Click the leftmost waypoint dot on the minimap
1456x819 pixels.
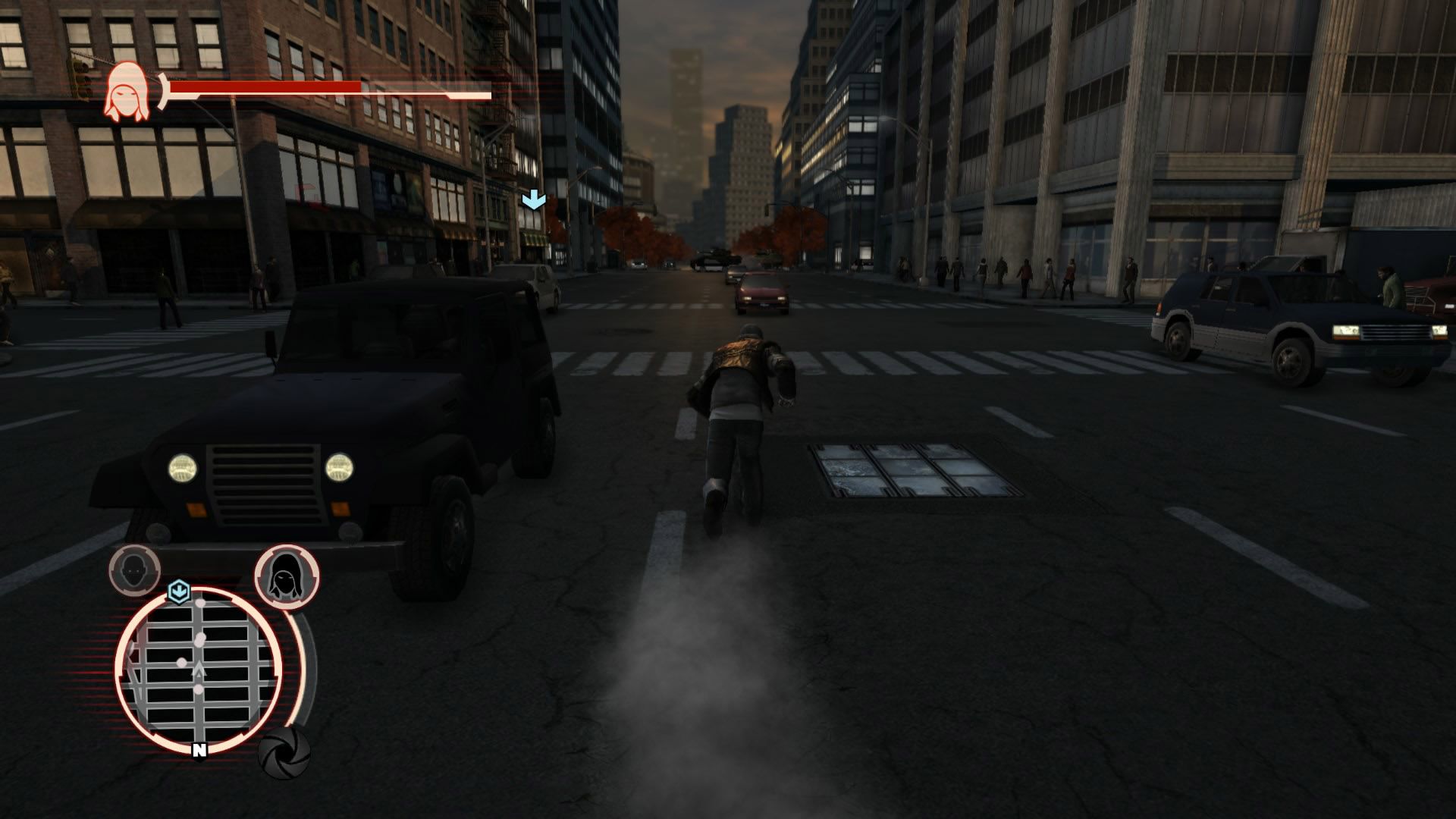pos(182,662)
